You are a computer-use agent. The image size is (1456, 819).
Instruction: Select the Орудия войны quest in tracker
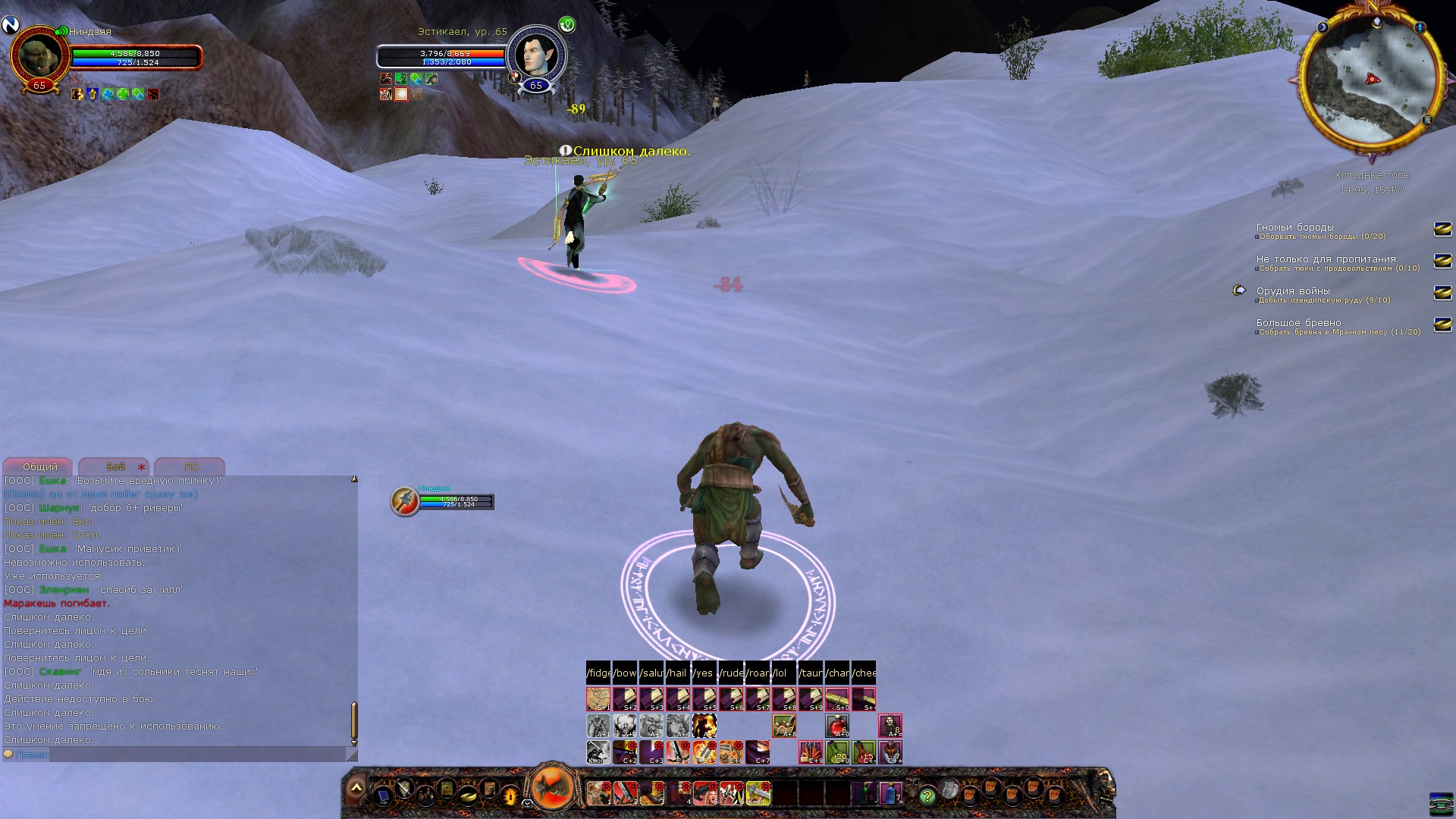click(x=1293, y=291)
